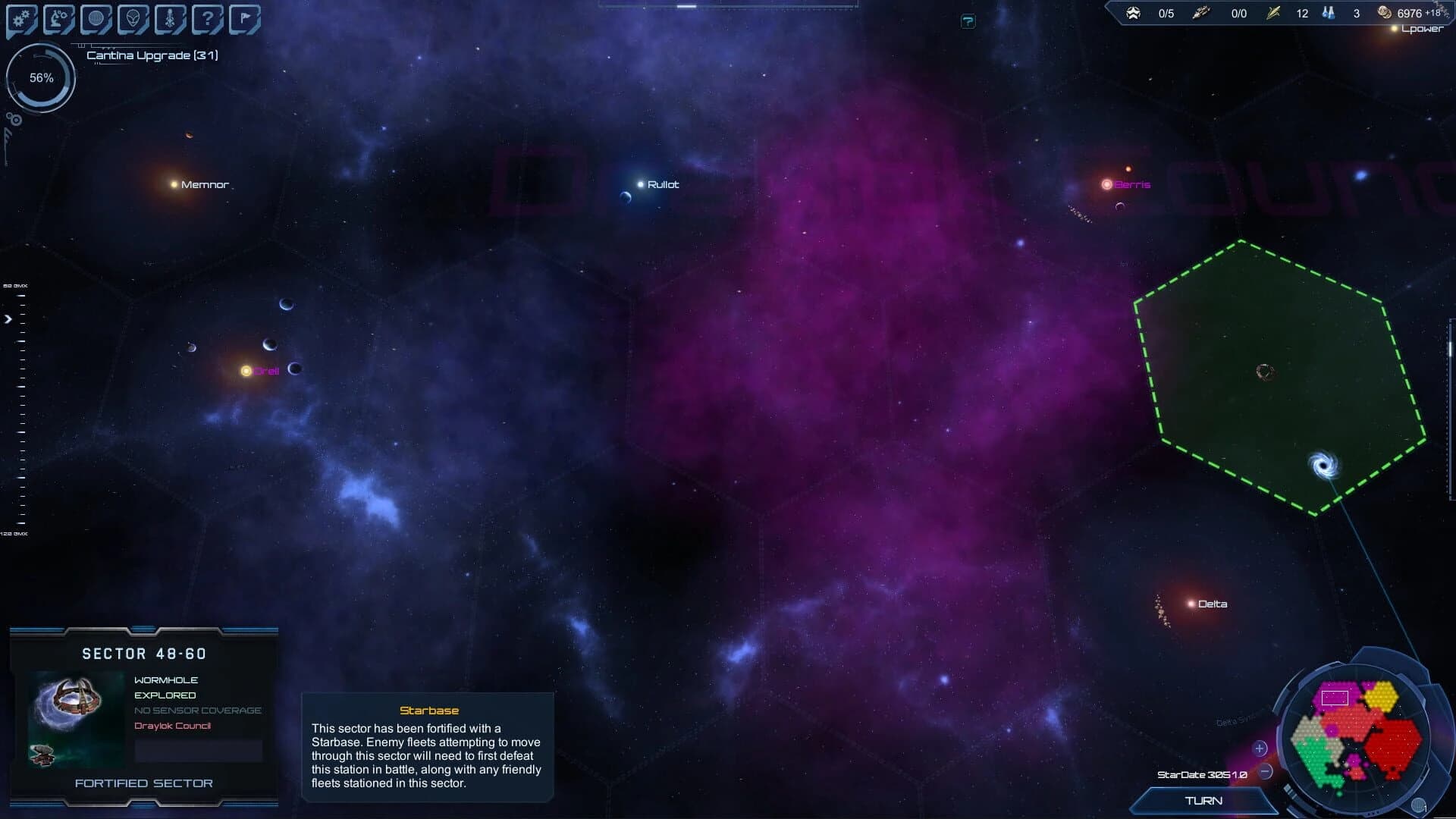The width and height of the screenshot is (1456, 819).
Task: Click the 56% production progress circle
Action: pos(41,77)
